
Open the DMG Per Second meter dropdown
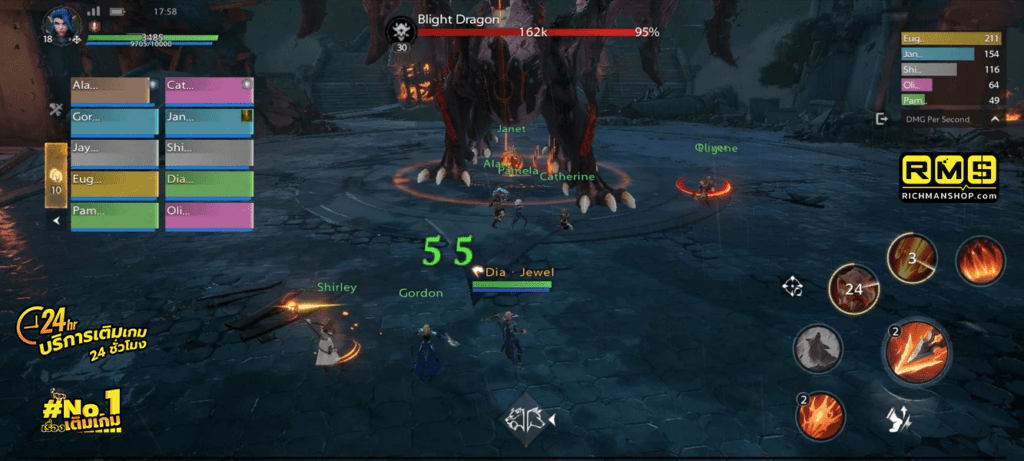(995, 119)
